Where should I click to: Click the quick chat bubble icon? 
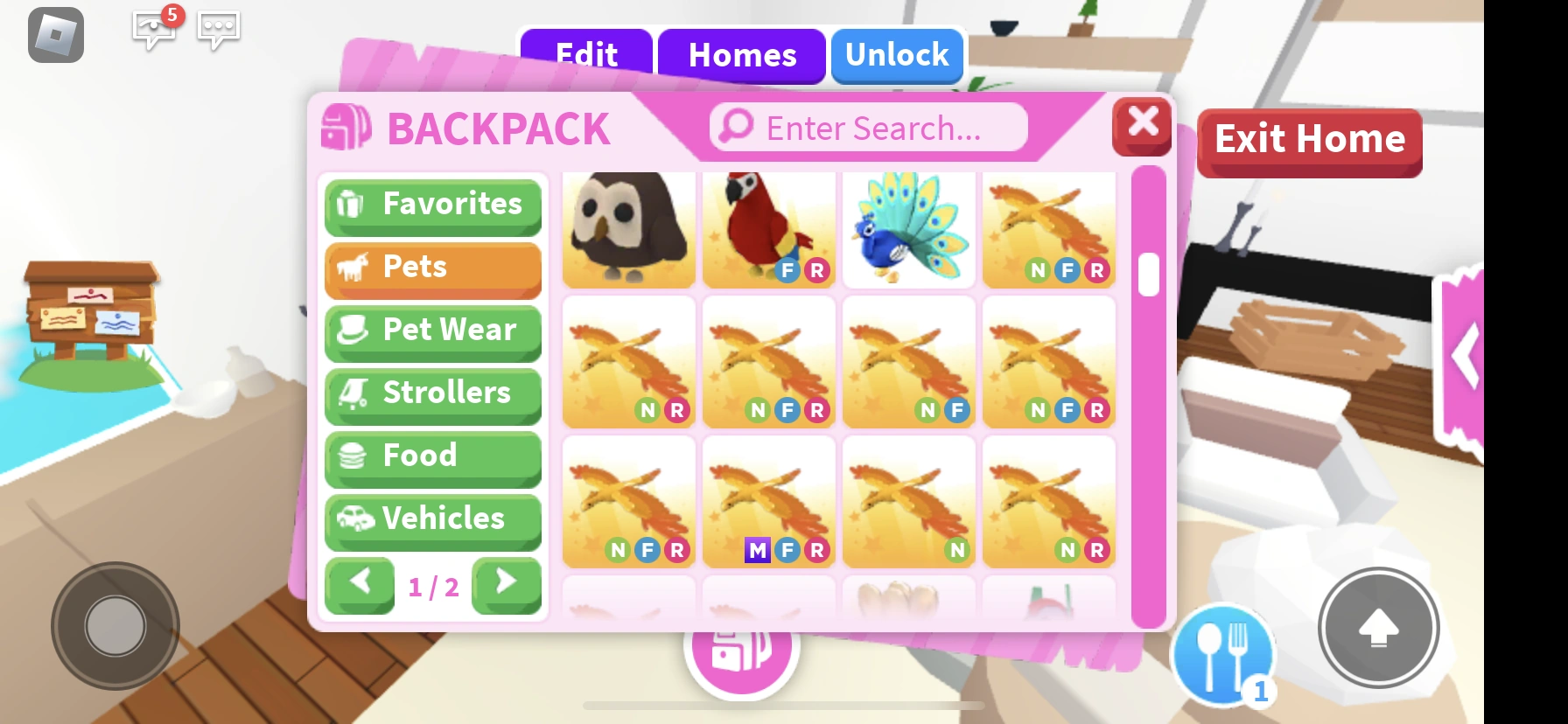click(x=218, y=29)
